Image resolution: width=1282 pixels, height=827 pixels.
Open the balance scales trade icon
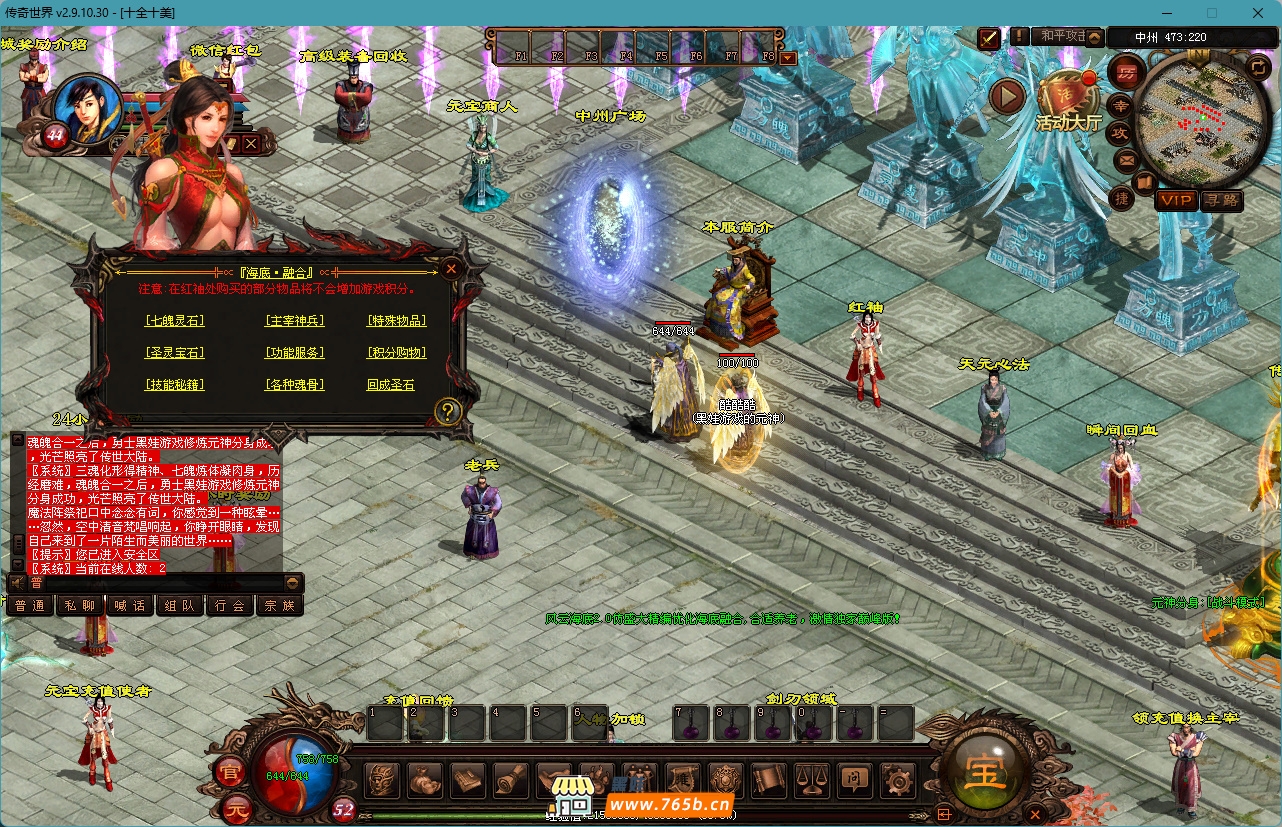click(x=810, y=780)
